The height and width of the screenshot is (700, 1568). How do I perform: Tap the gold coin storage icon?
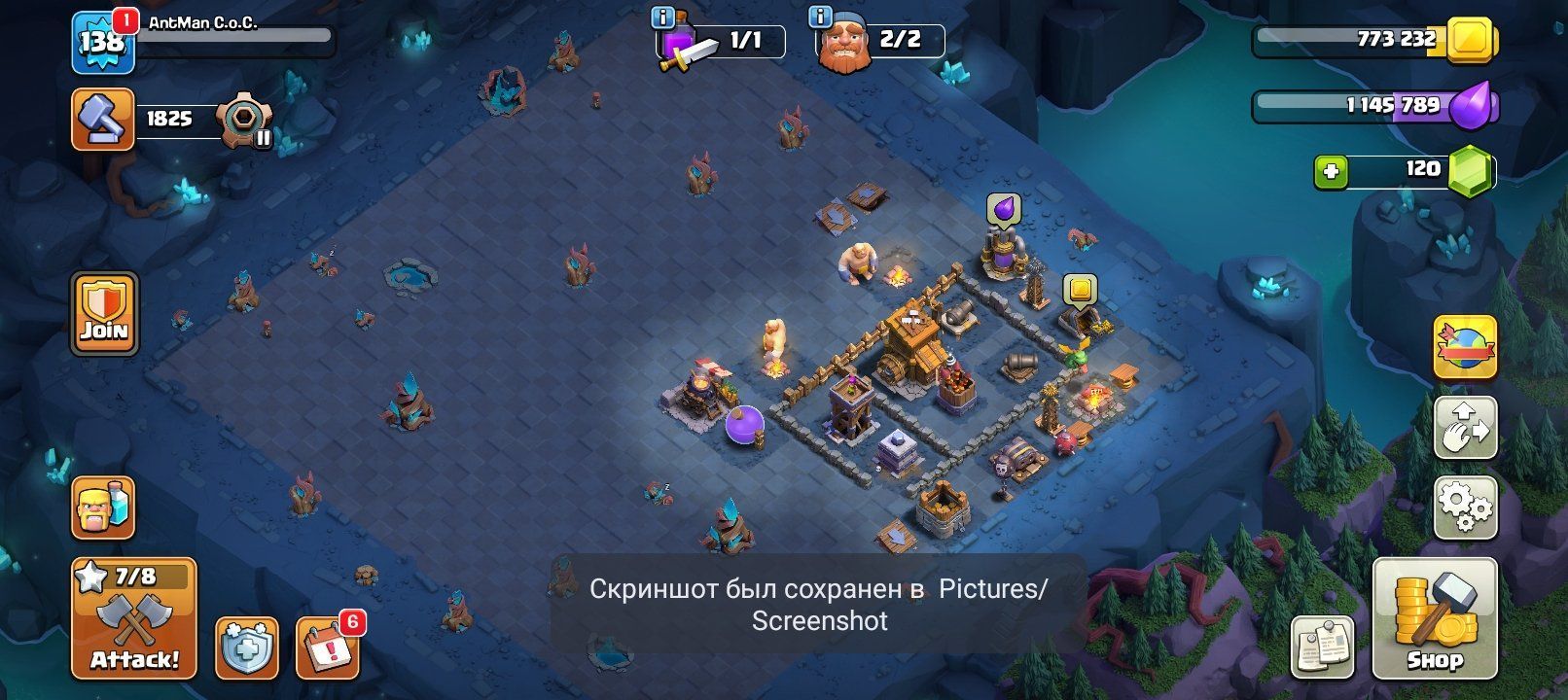click(1471, 40)
